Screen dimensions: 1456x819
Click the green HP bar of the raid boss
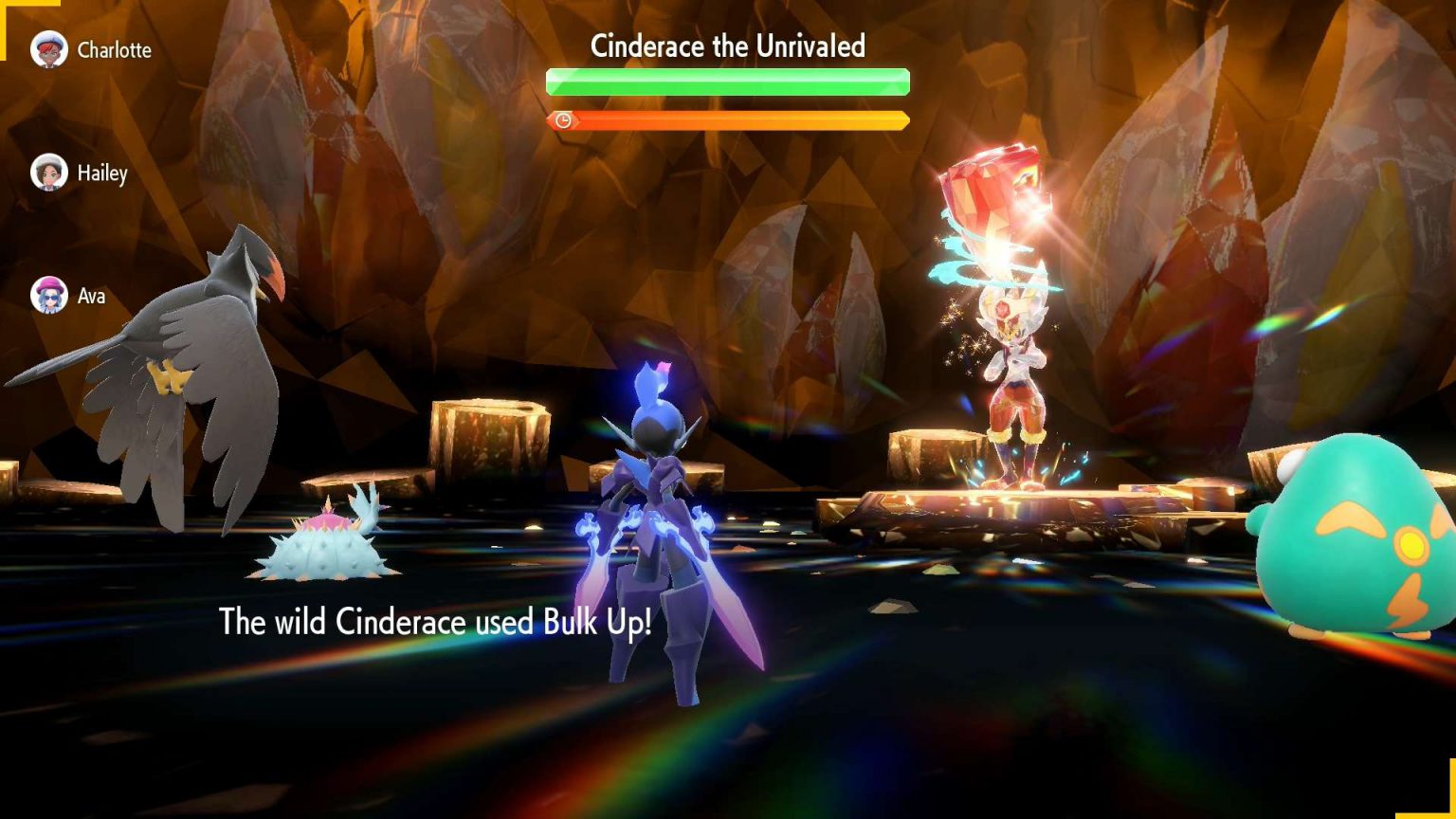pos(728,82)
